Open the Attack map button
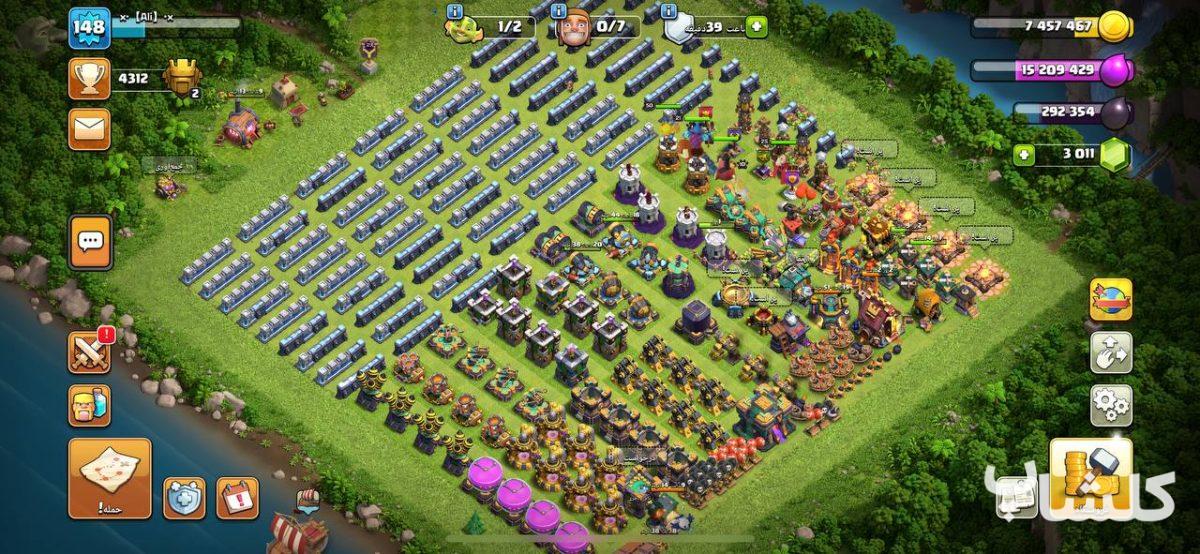This screenshot has height=554, width=1200. click(110, 478)
